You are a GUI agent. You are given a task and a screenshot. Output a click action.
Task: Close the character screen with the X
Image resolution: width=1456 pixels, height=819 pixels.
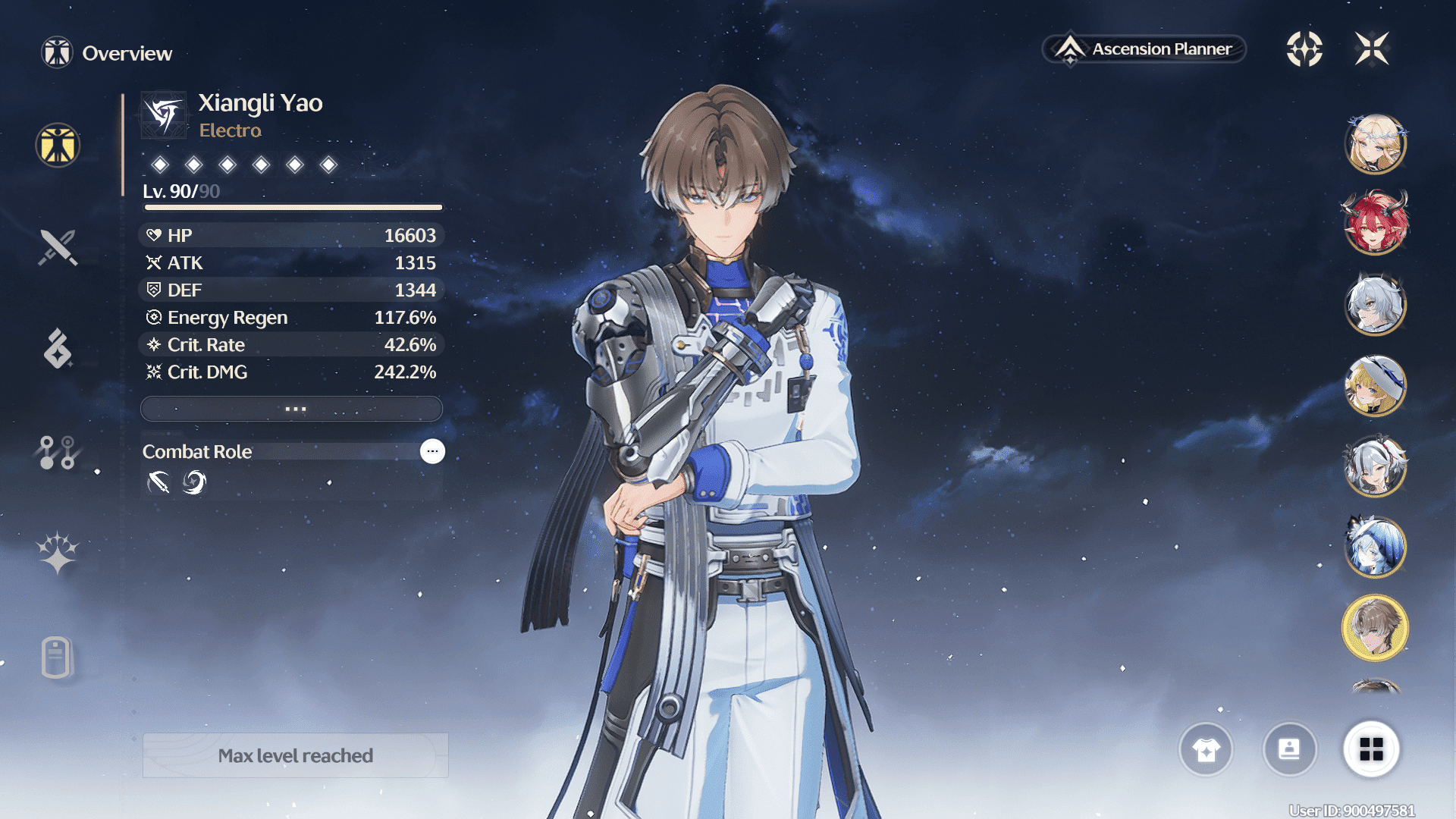(x=1372, y=49)
